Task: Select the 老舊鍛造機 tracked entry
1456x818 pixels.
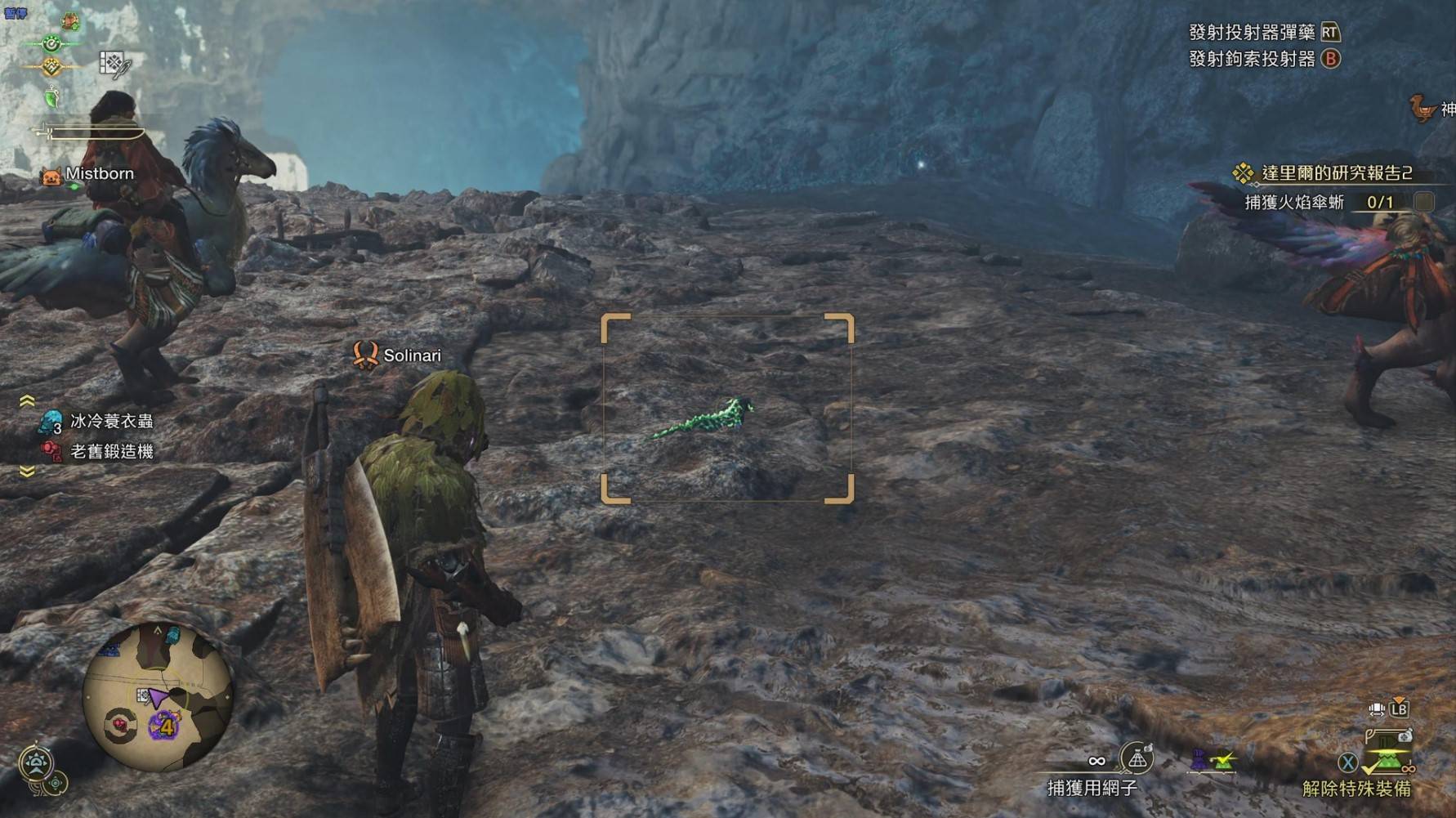Action: click(x=111, y=451)
